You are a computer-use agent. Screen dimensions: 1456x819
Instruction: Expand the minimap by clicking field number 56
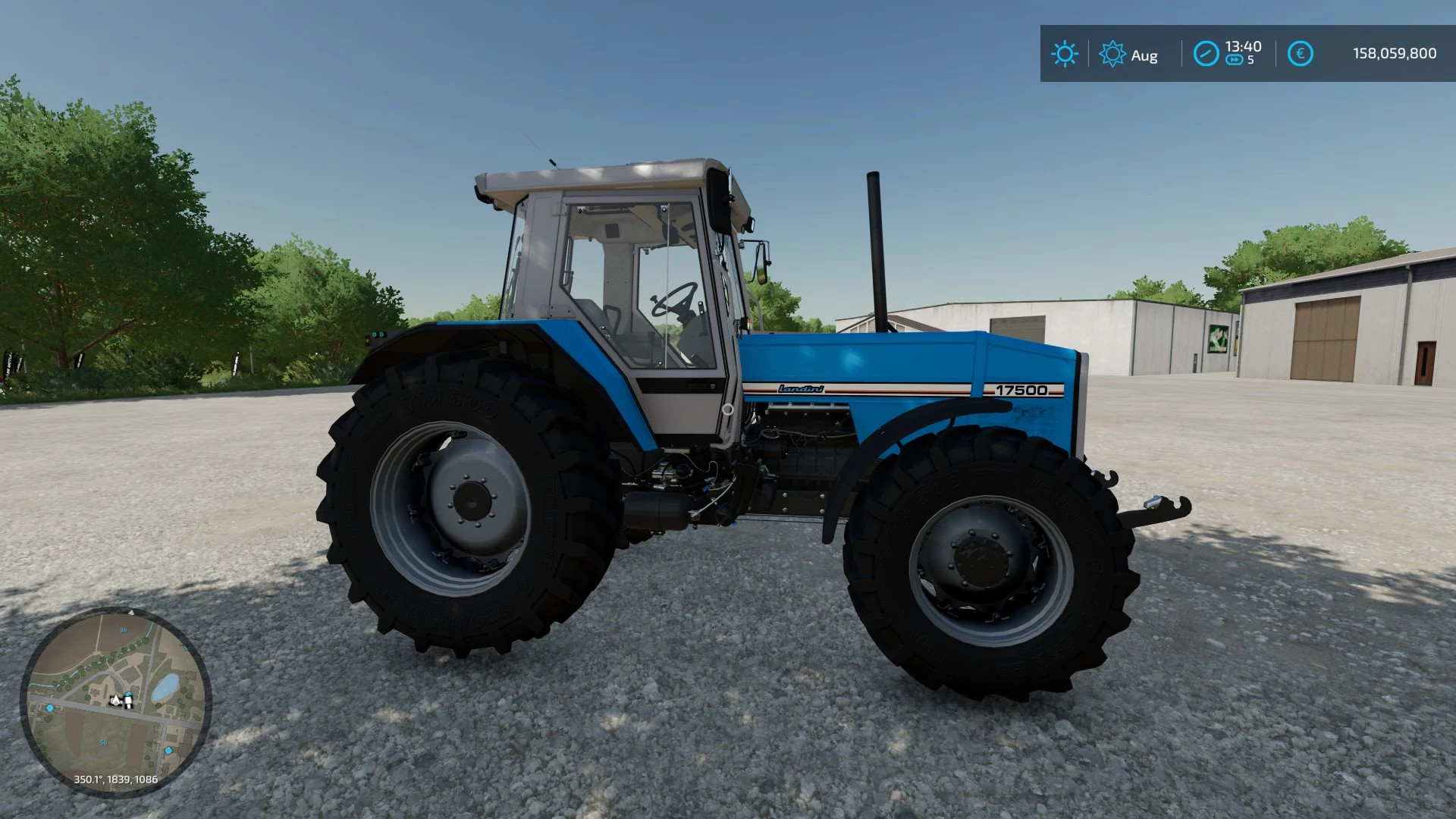click(x=104, y=743)
